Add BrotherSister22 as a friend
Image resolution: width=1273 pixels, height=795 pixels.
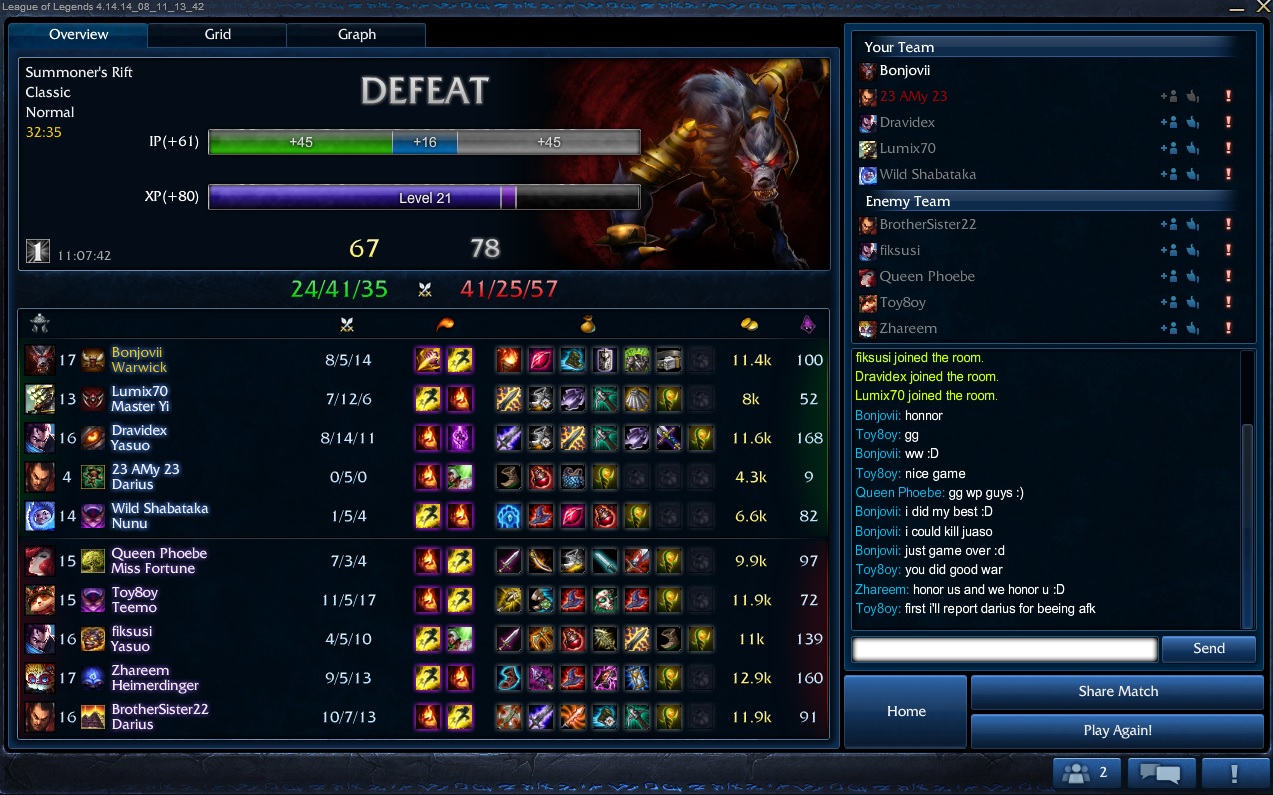(1168, 225)
